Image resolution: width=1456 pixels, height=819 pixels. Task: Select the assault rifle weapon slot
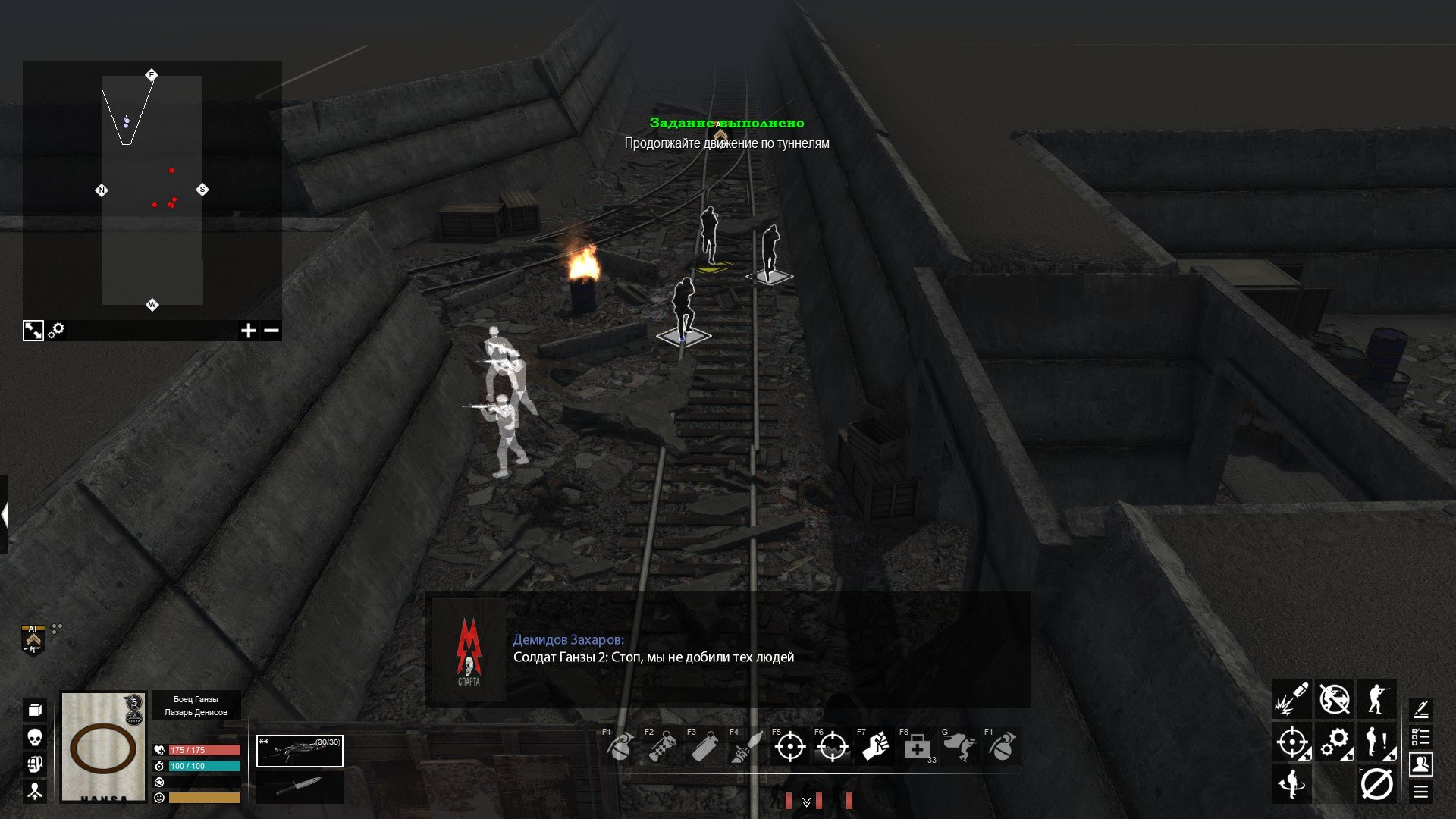[300, 751]
